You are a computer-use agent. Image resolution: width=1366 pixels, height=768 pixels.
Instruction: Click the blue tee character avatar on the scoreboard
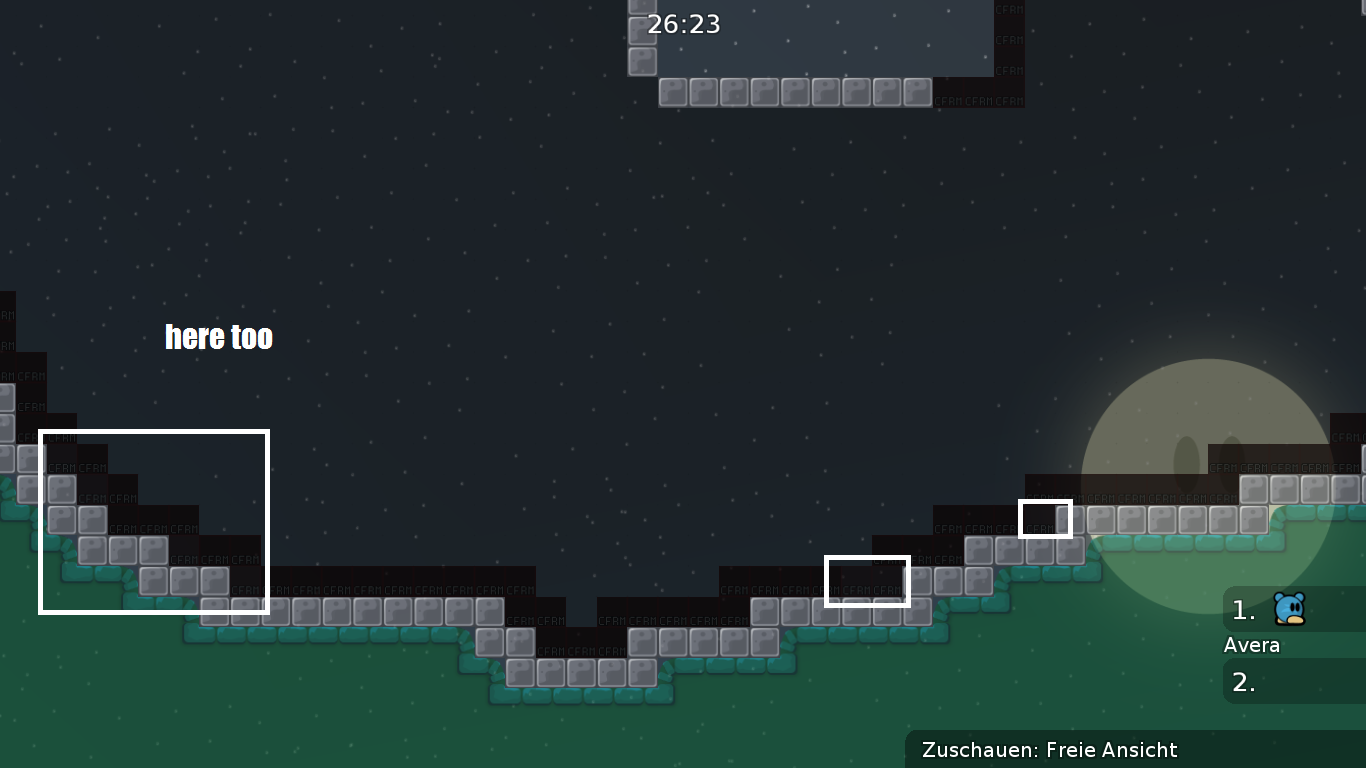1288,608
